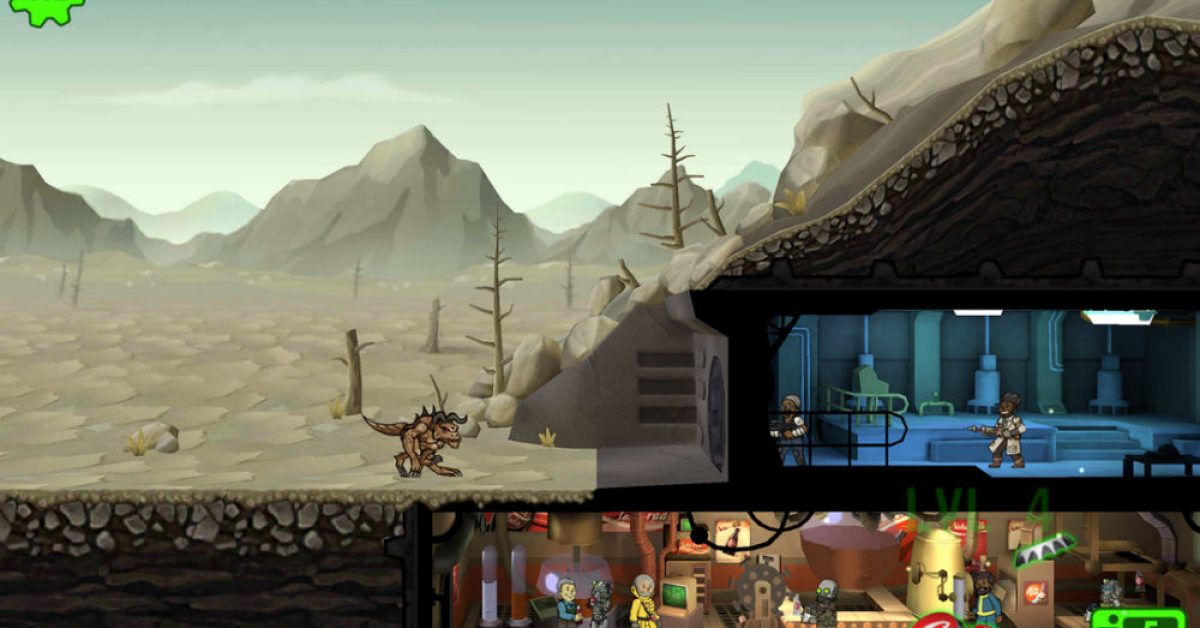Viewport: 1200px width, 628px height.
Task: Tap the red Nuka-Cola bottle cap icon
Action: coord(936,620)
